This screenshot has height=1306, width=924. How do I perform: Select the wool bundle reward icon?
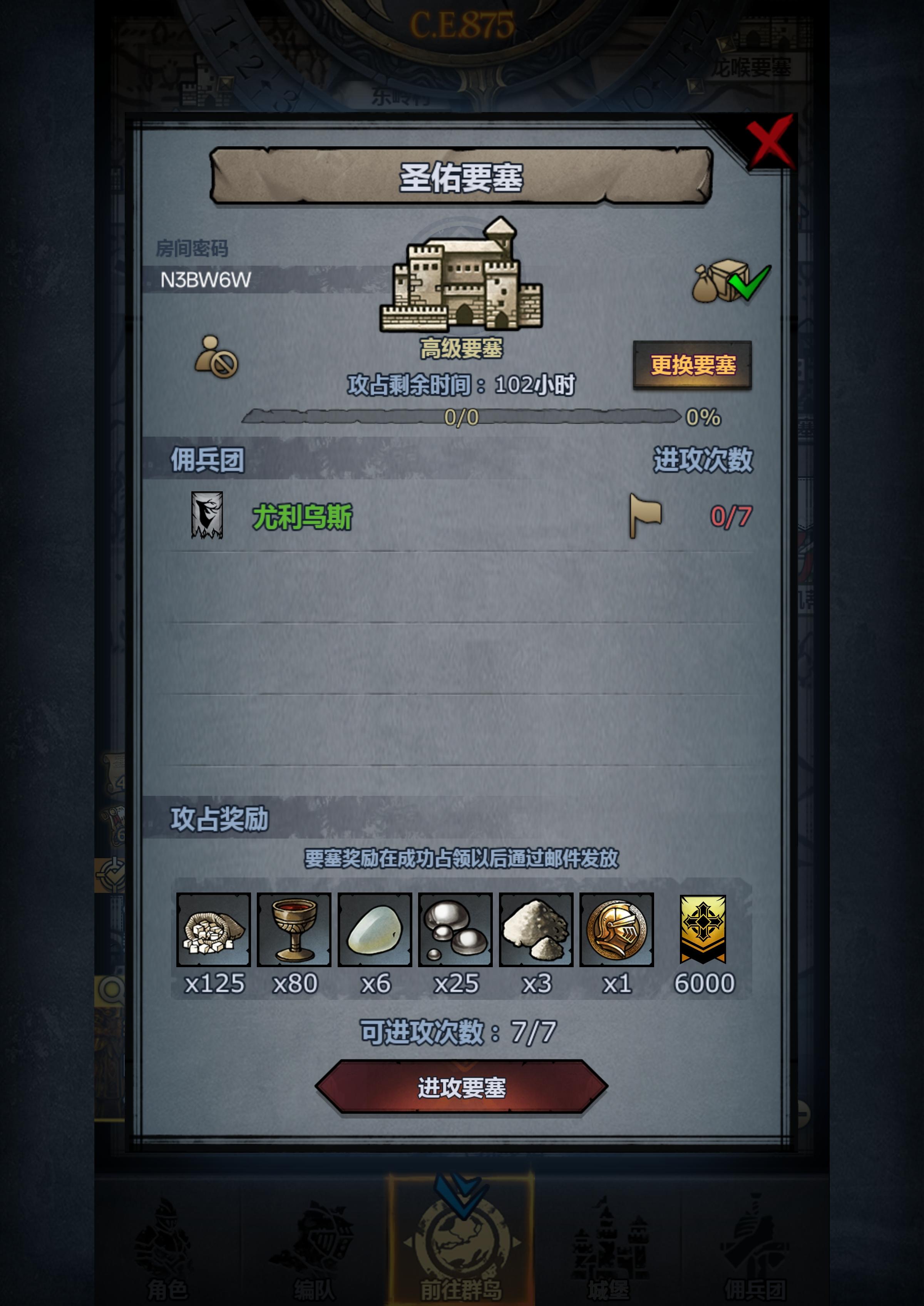tap(214, 929)
